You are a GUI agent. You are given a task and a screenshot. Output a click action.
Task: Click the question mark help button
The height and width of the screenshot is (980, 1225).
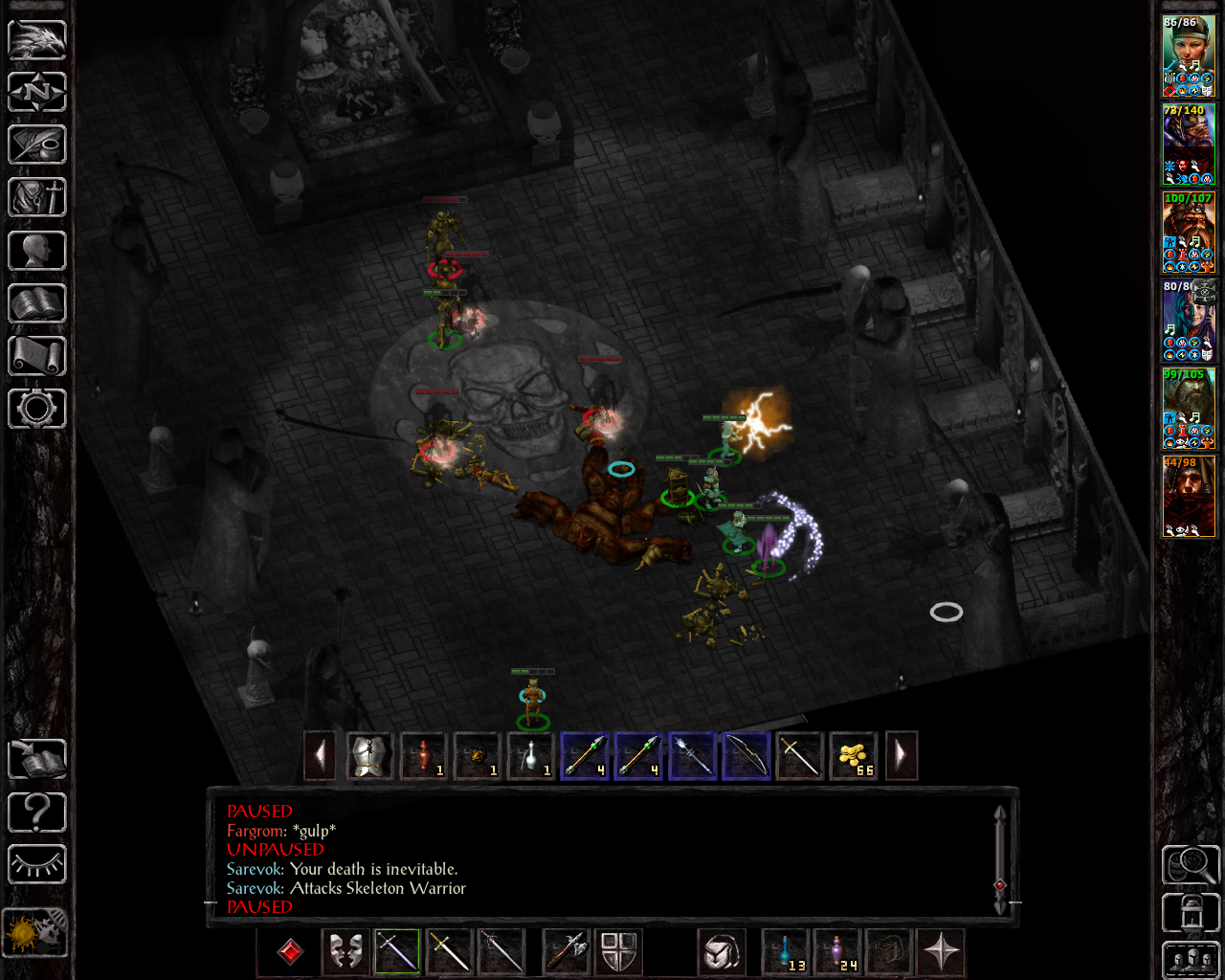[37, 813]
